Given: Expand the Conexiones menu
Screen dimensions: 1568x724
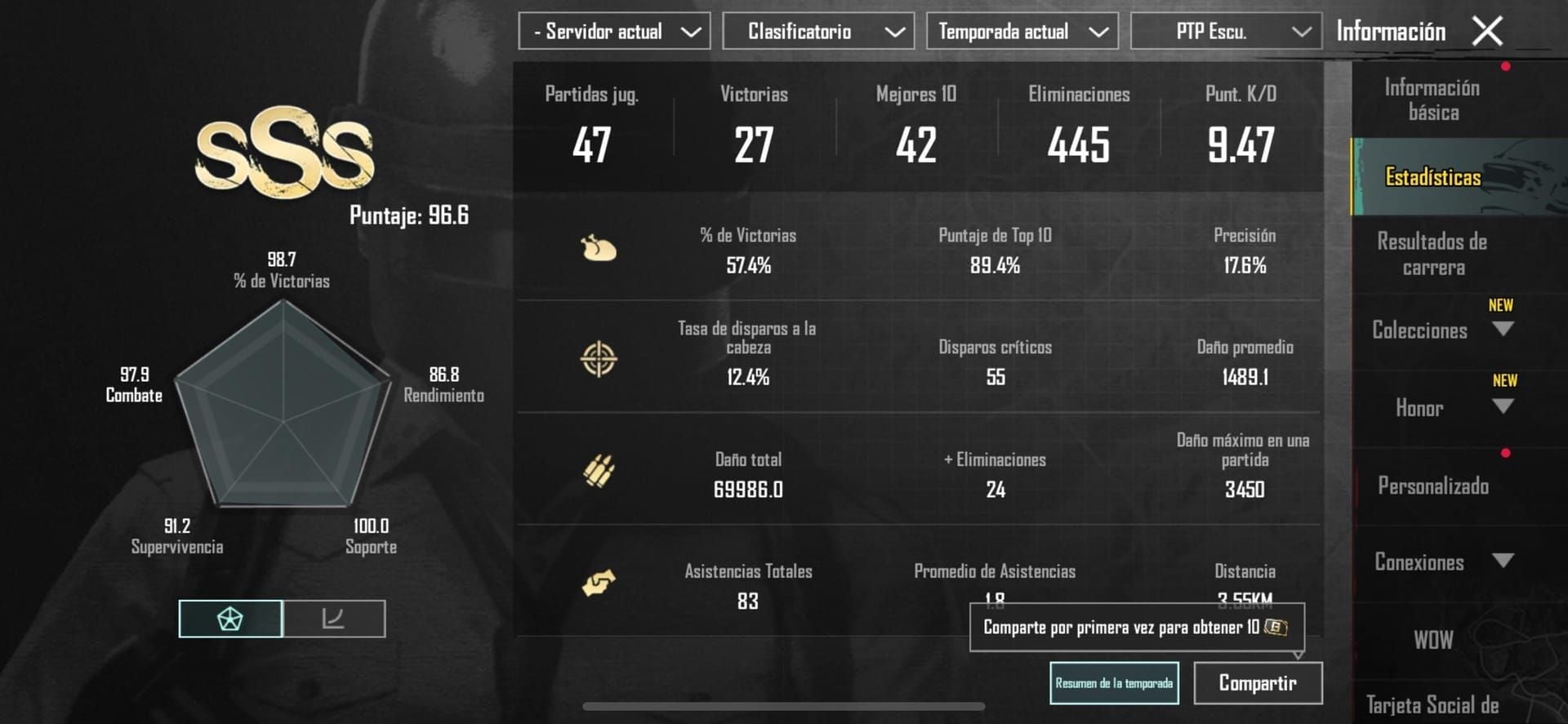Looking at the screenshot, I should (x=1437, y=562).
